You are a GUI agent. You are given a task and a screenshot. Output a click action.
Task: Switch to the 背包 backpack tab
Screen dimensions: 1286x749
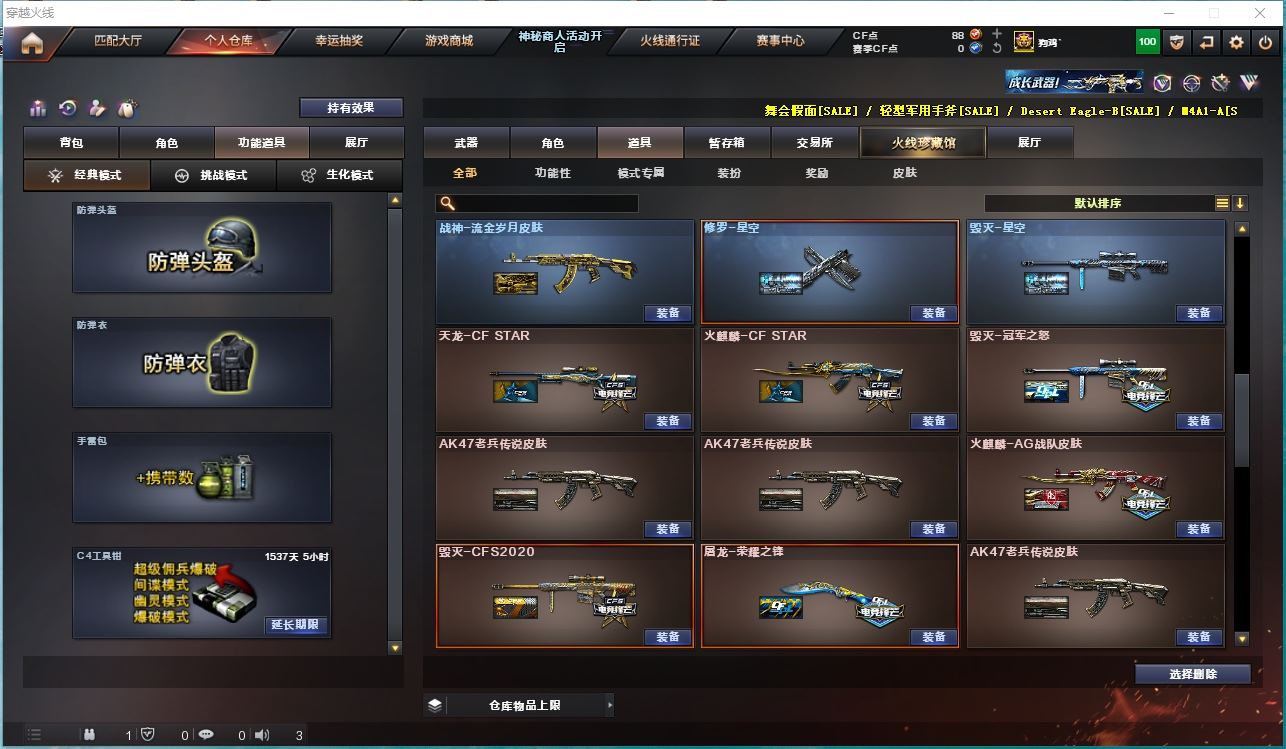point(71,143)
